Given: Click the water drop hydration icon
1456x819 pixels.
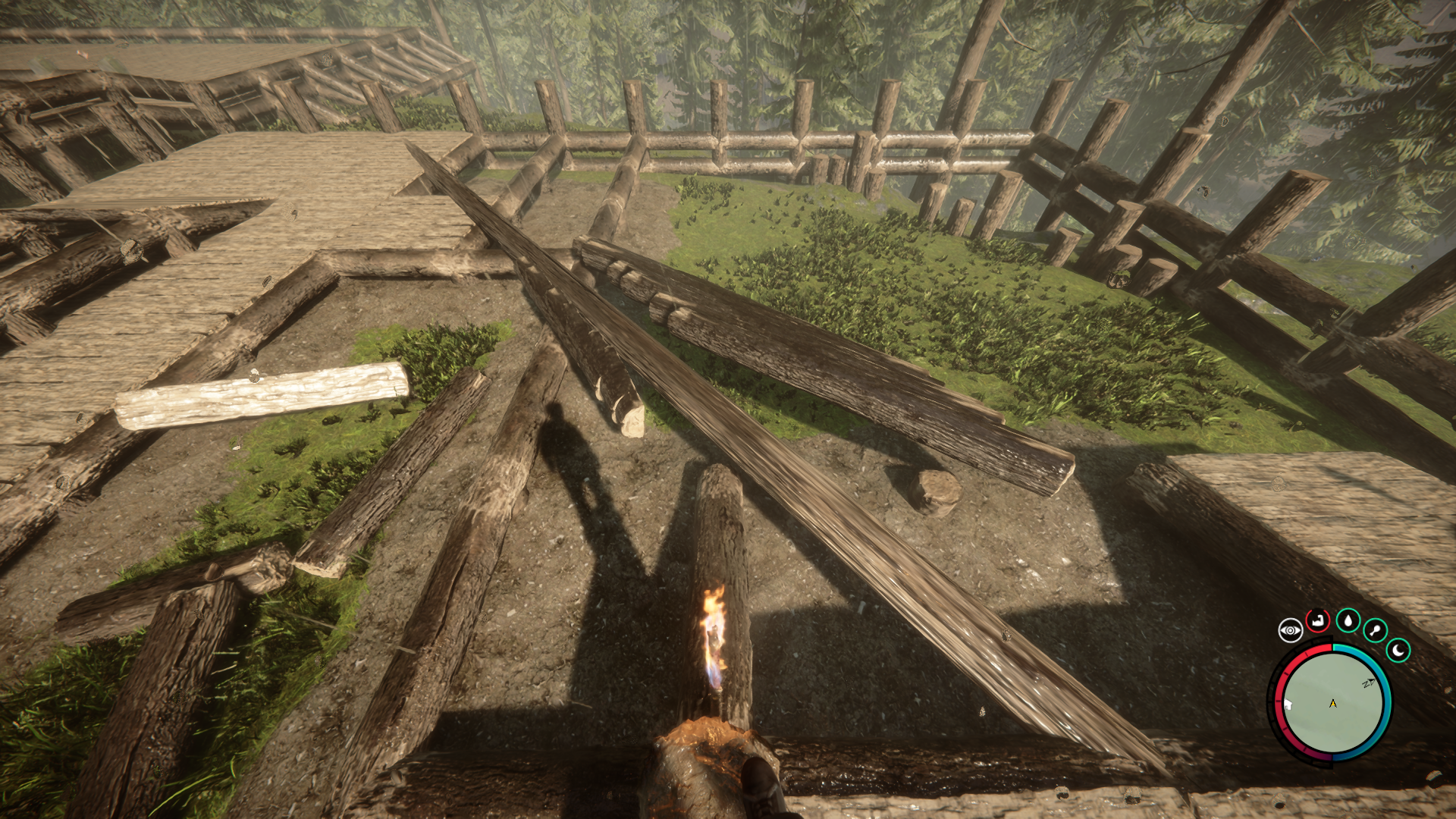Looking at the screenshot, I should 1348,621.
